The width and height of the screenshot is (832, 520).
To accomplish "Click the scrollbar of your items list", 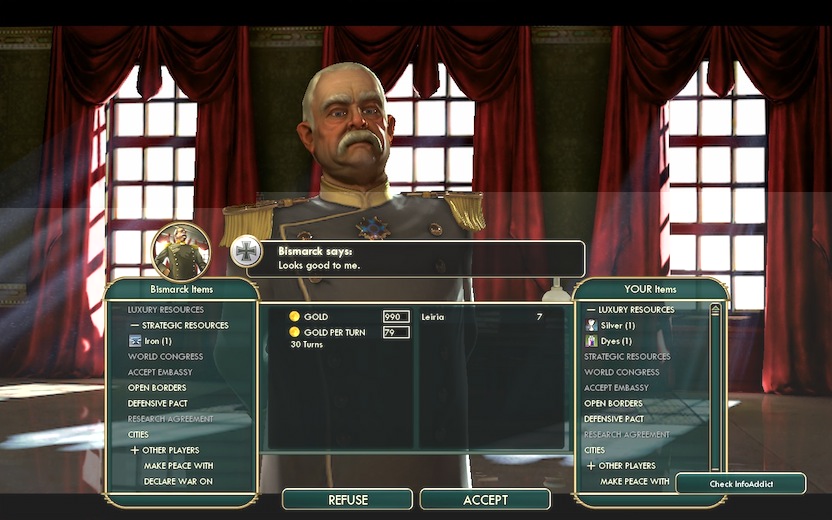I will 715,390.
